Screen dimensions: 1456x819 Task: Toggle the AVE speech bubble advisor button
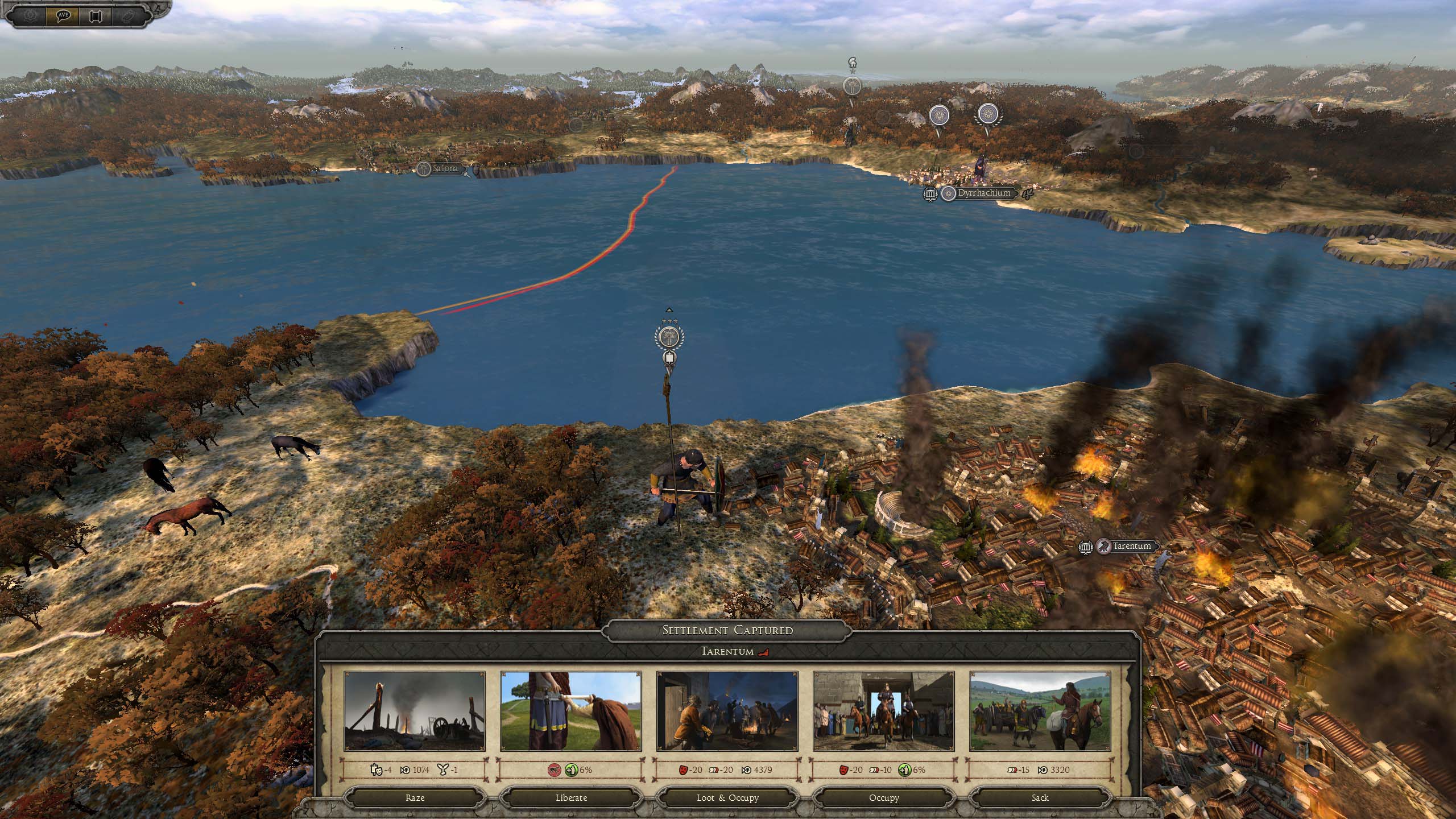[x=63, y=15]
